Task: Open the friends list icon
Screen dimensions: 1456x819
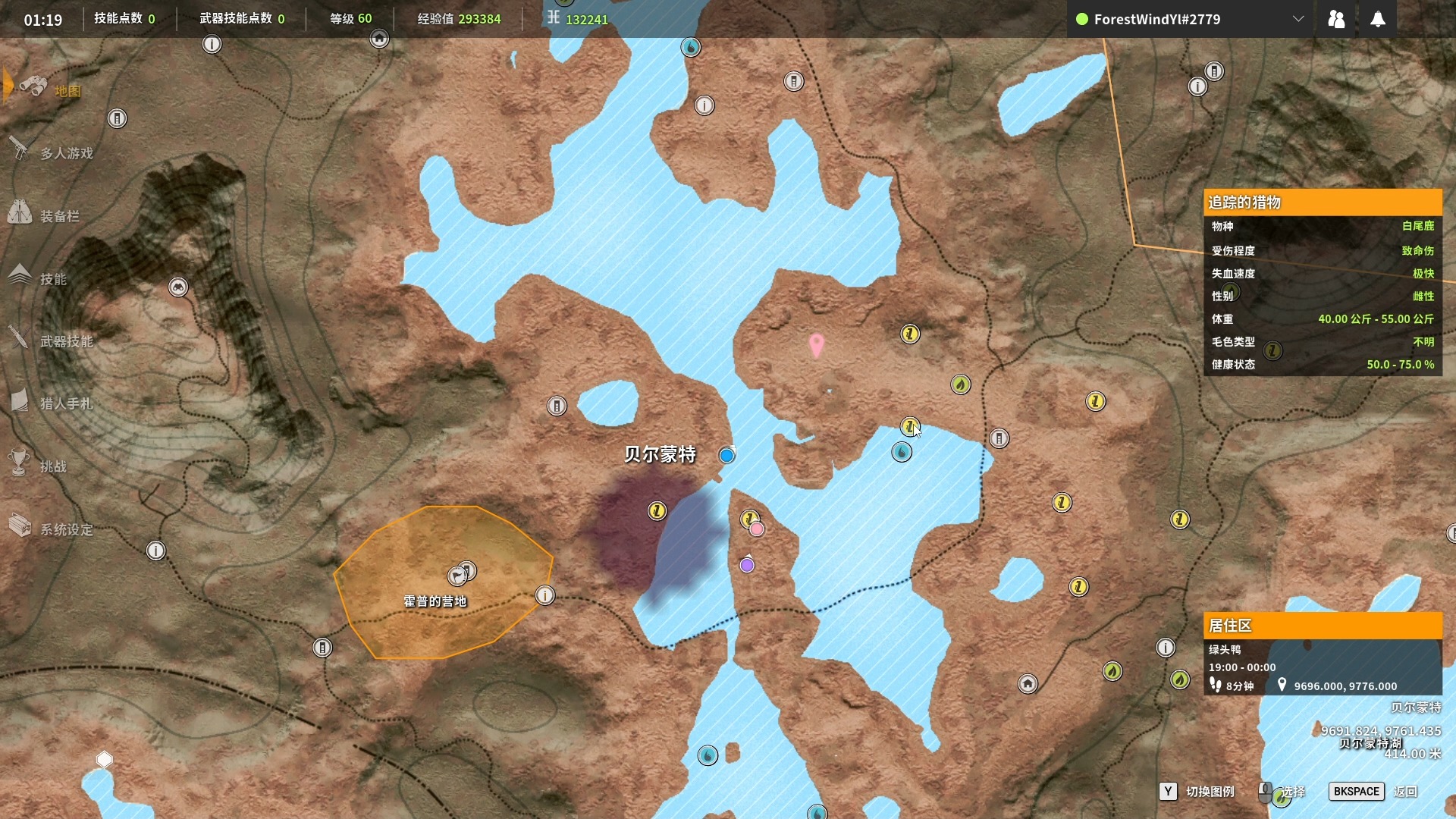Action: (1336, 19)
